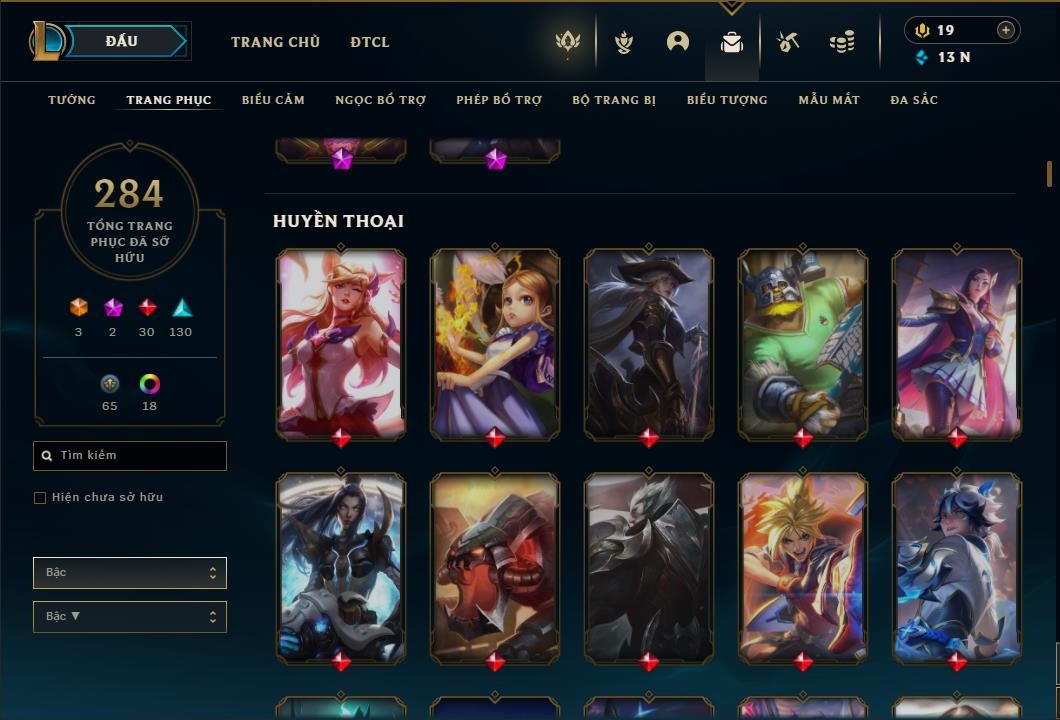Select the Star Guardian Ahri skin card
Screen dimensions: 1060x720
(x=341, y=343)
